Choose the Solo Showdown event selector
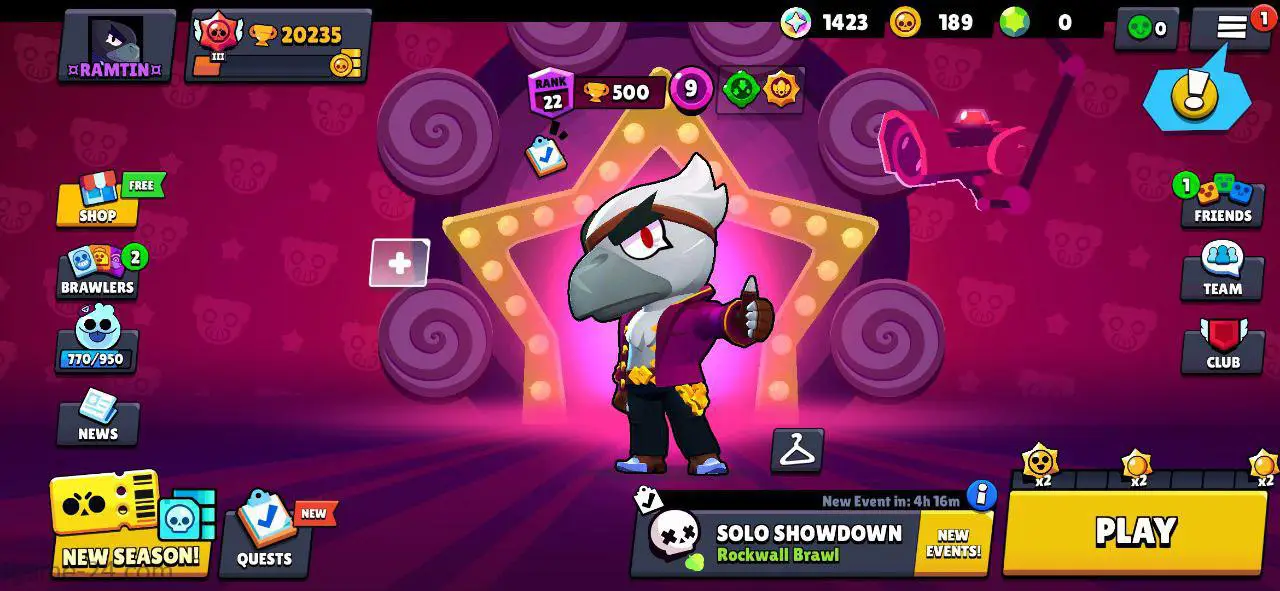Viewport: 1280px width, 591px height. point(780,543)
